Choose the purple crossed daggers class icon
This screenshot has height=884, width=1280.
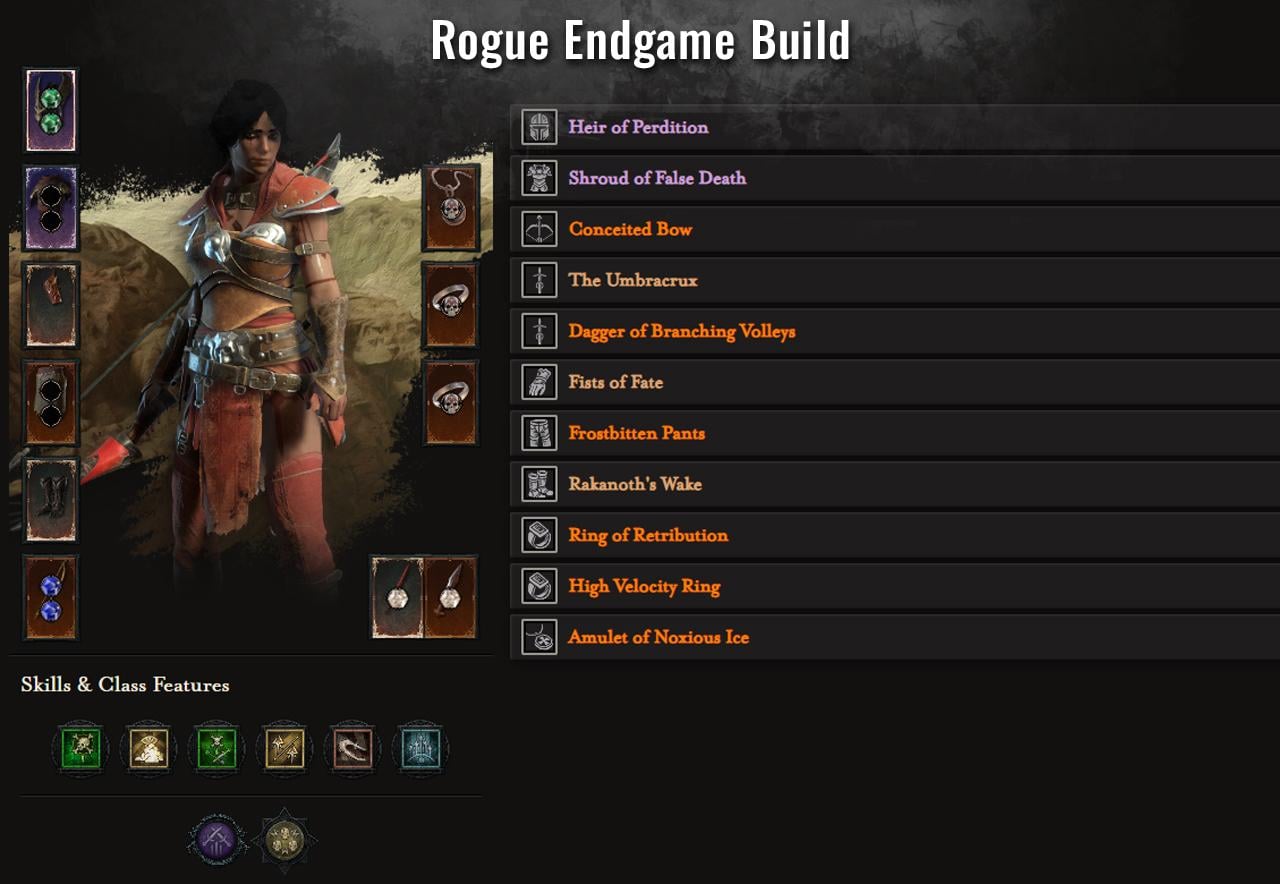pyautogui.click(x=217, y=838)
